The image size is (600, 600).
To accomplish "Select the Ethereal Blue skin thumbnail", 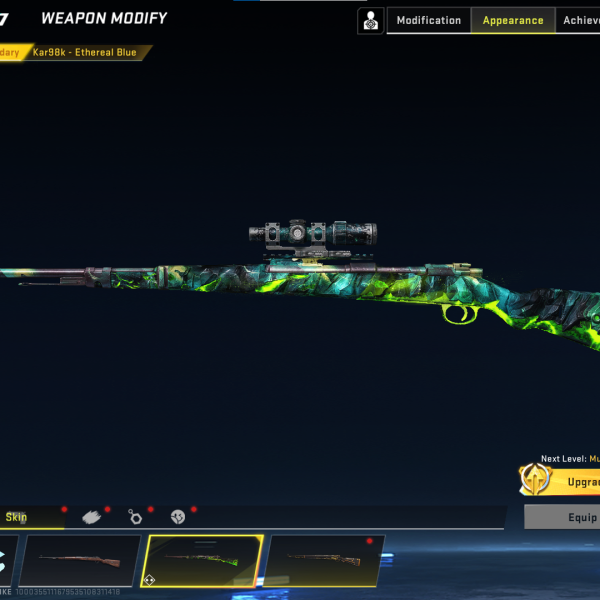I will pyautogui.click(x=204, y=560).
